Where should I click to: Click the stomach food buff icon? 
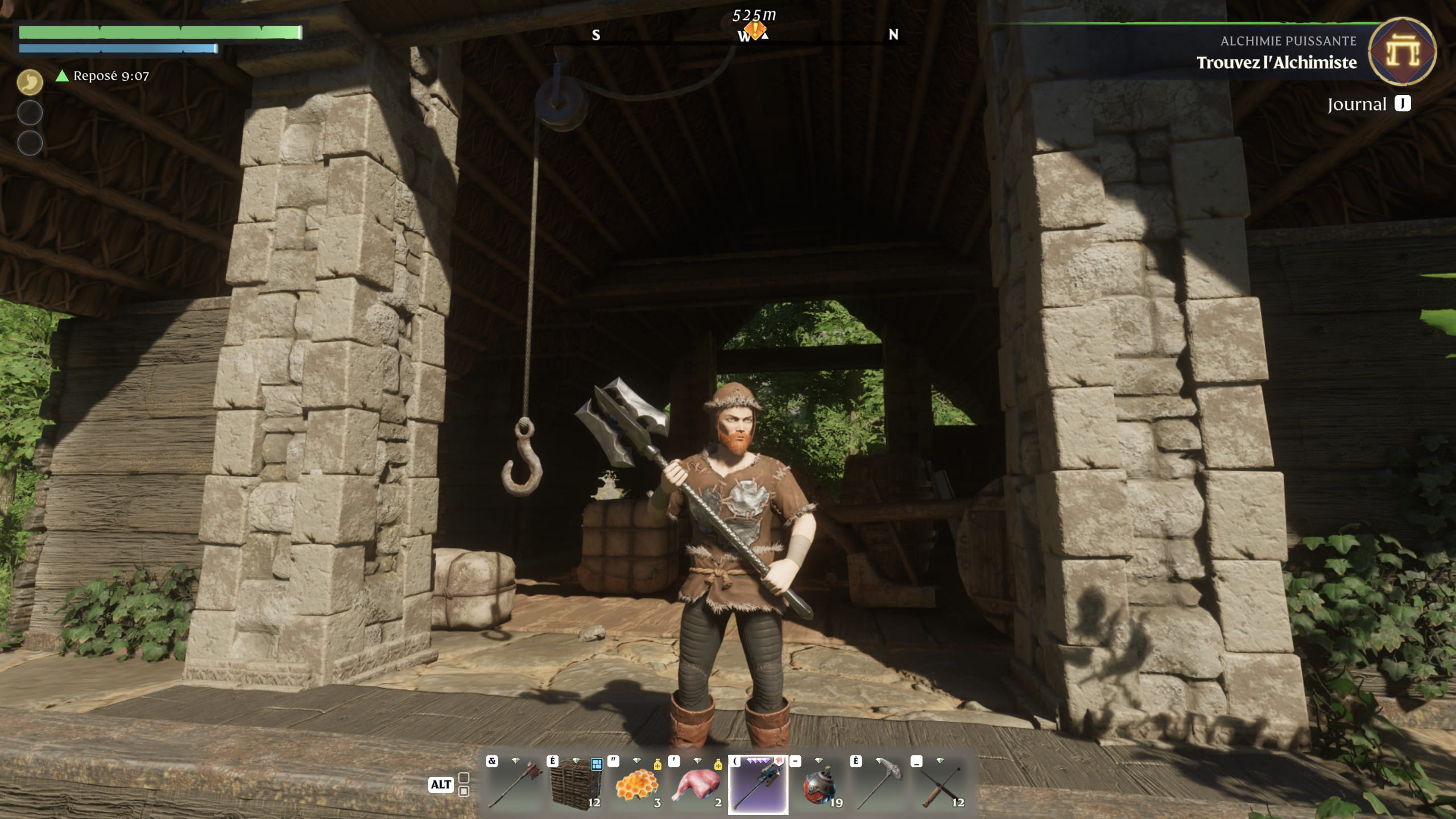30,82
